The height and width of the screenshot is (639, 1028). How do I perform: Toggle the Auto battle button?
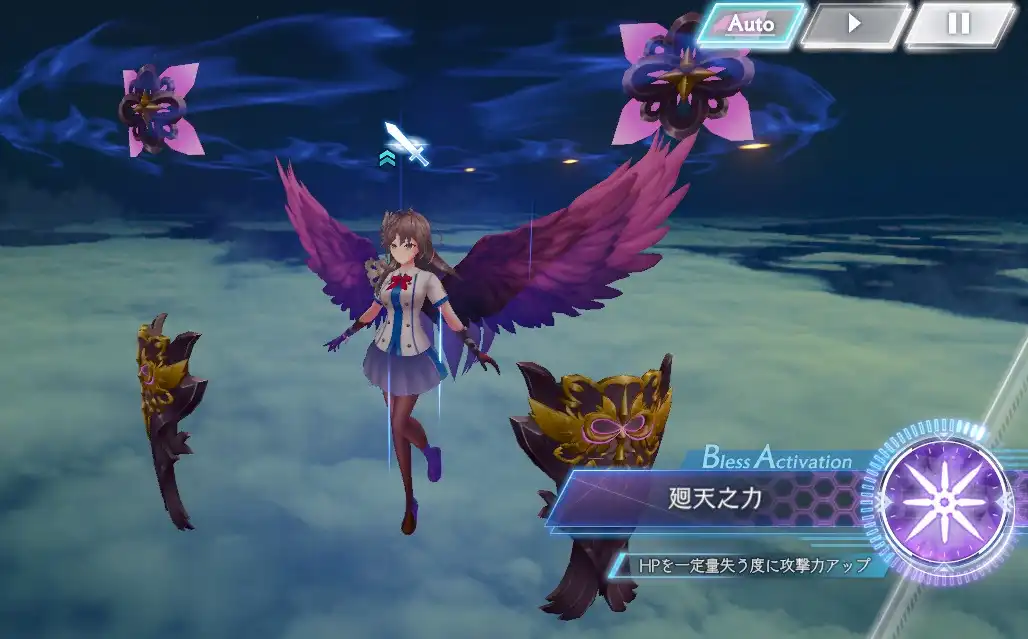coord(751,24)
